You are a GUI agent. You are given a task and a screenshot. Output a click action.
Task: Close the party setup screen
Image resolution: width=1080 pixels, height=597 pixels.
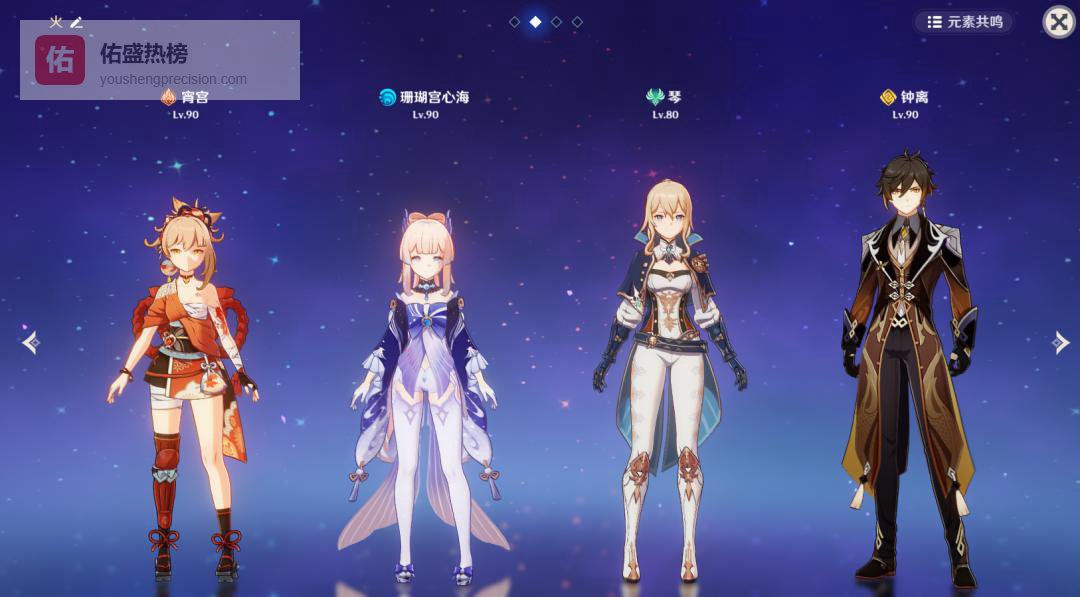click(x=1058, y=22)
